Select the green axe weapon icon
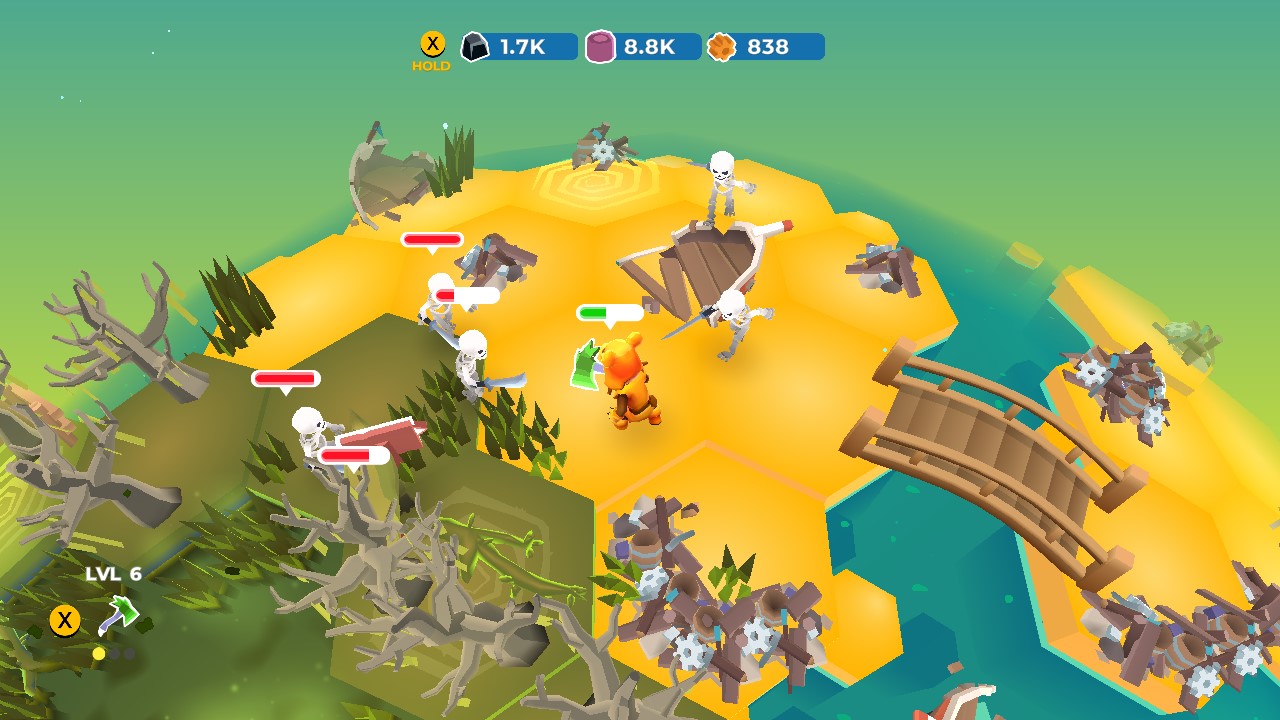1280x720 pixels. [120, 613]
